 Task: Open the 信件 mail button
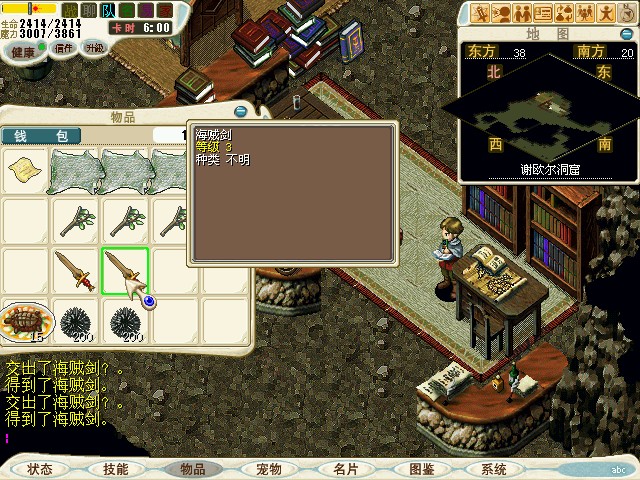coord(63,47)
